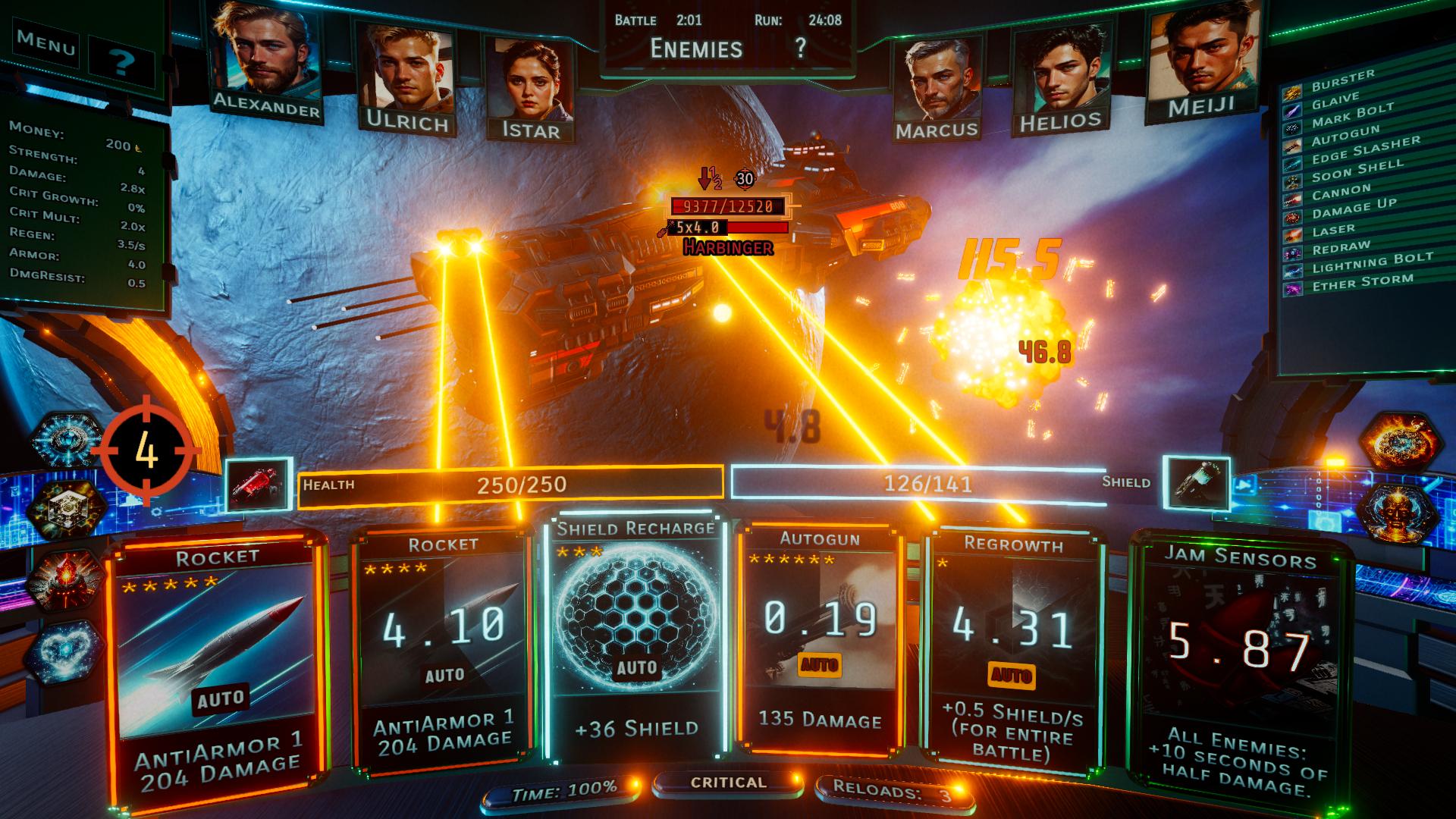The width and height of the screenshot is (1456, 819).
Task: Click the help question mark beside Menu
Action: click(121, 62)
